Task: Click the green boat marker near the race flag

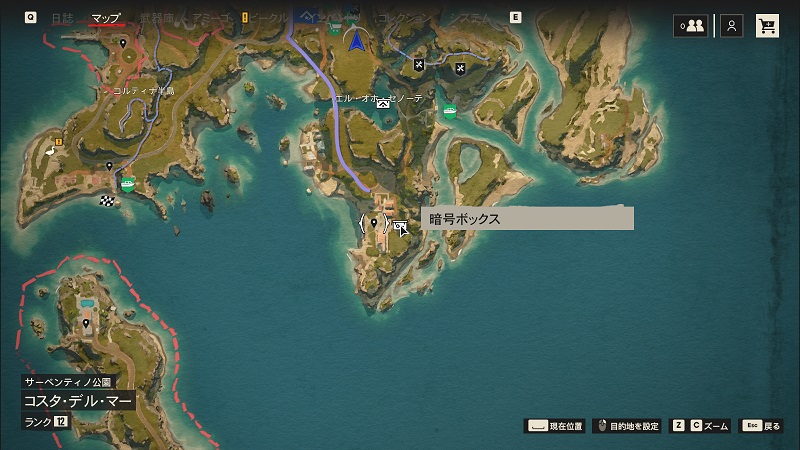Action: [128, 183]
